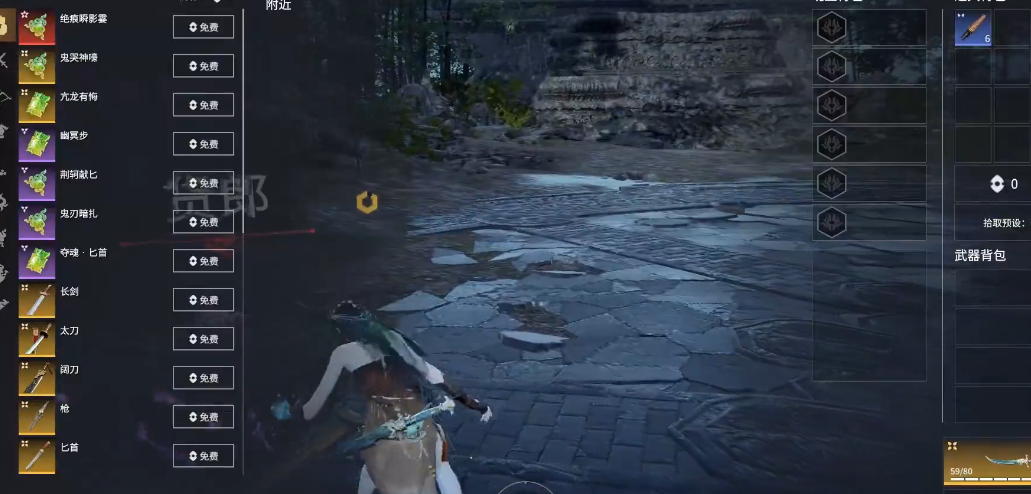Image resolution: width=1031 pixels, height=494 pixels.
Task: Get 夺魂·匕首 using its 免费 button
Action: (203, 261)
